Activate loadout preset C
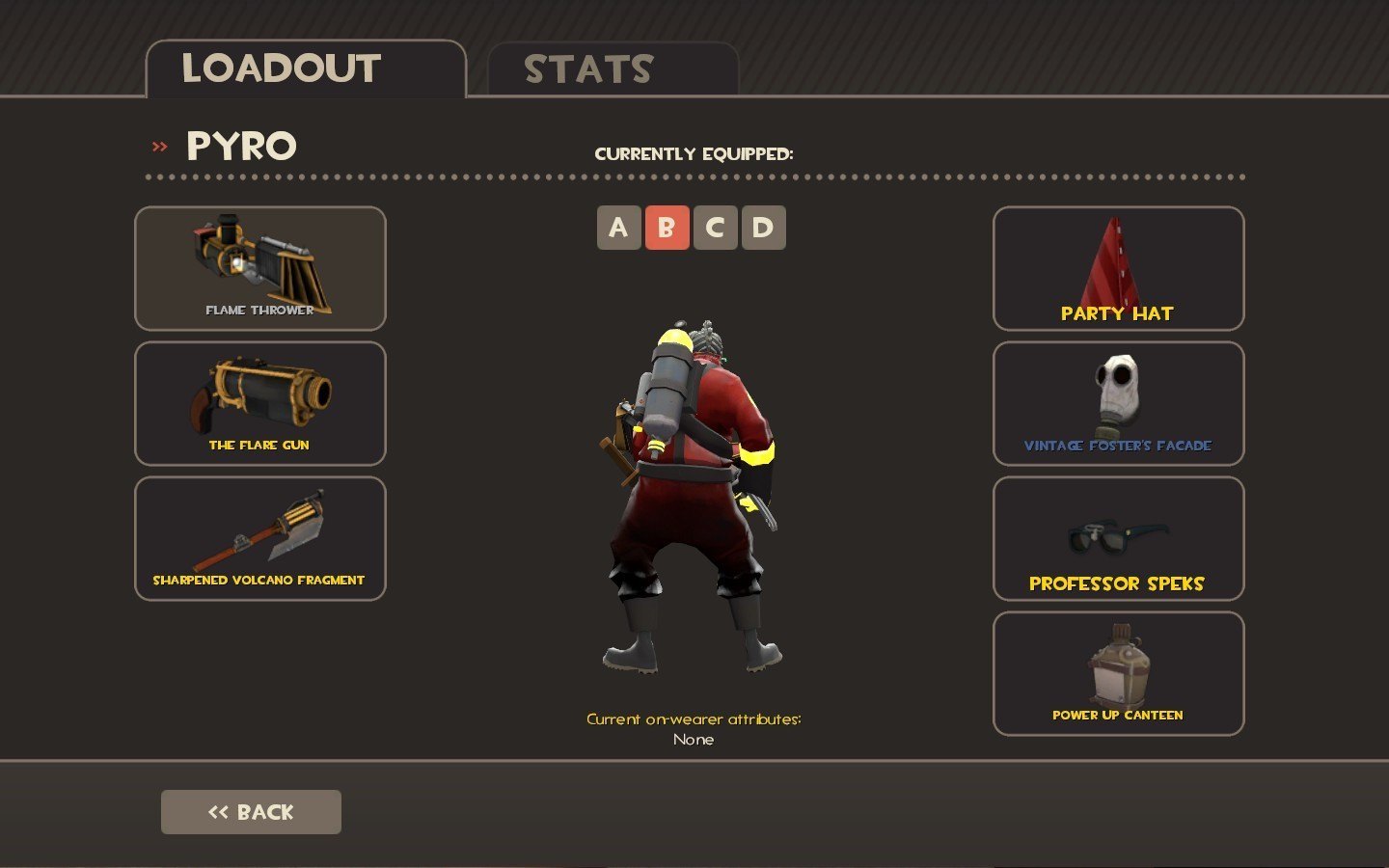 [x=715, y=228]
